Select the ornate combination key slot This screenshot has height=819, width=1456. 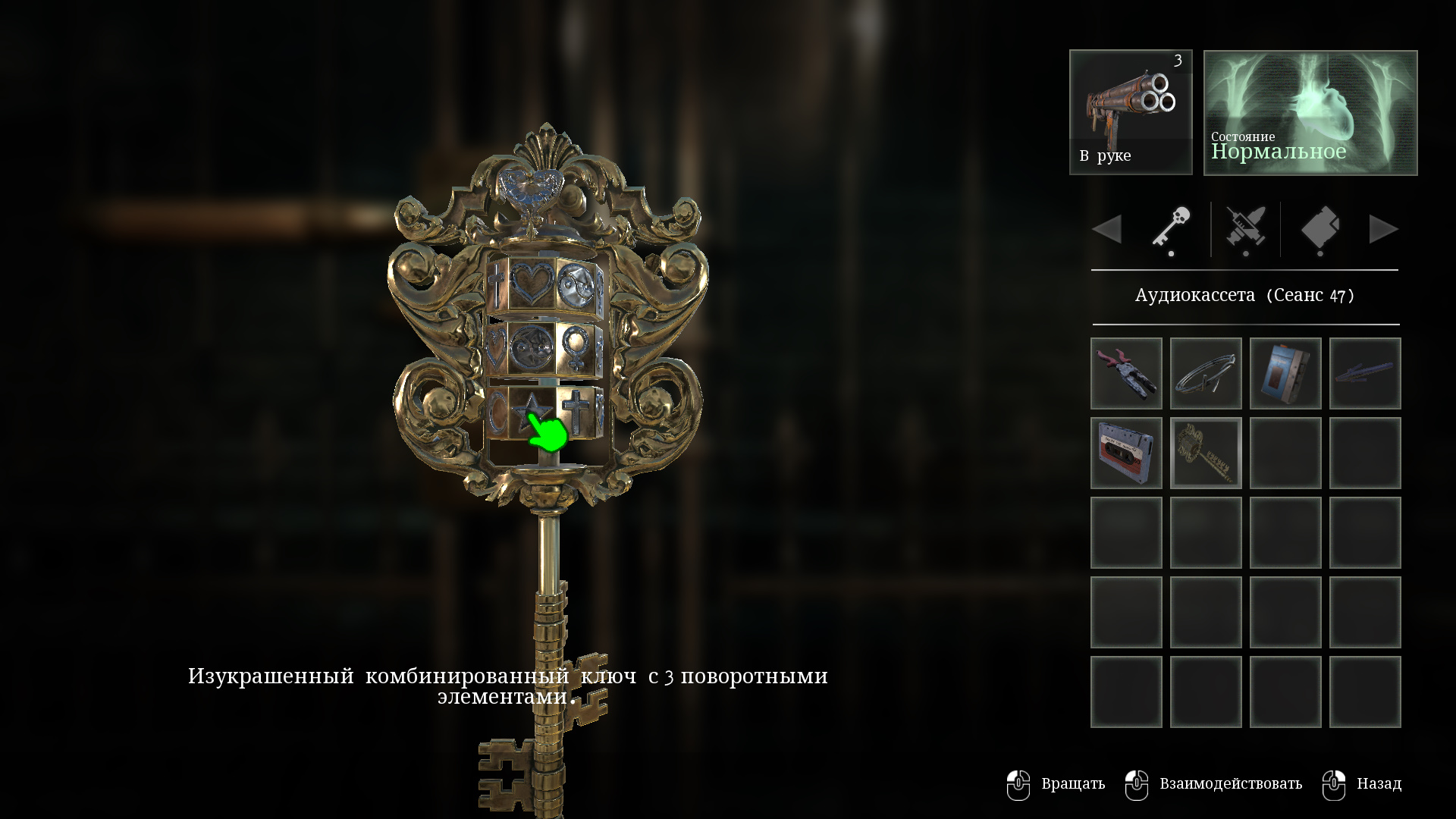(1206, 453)
